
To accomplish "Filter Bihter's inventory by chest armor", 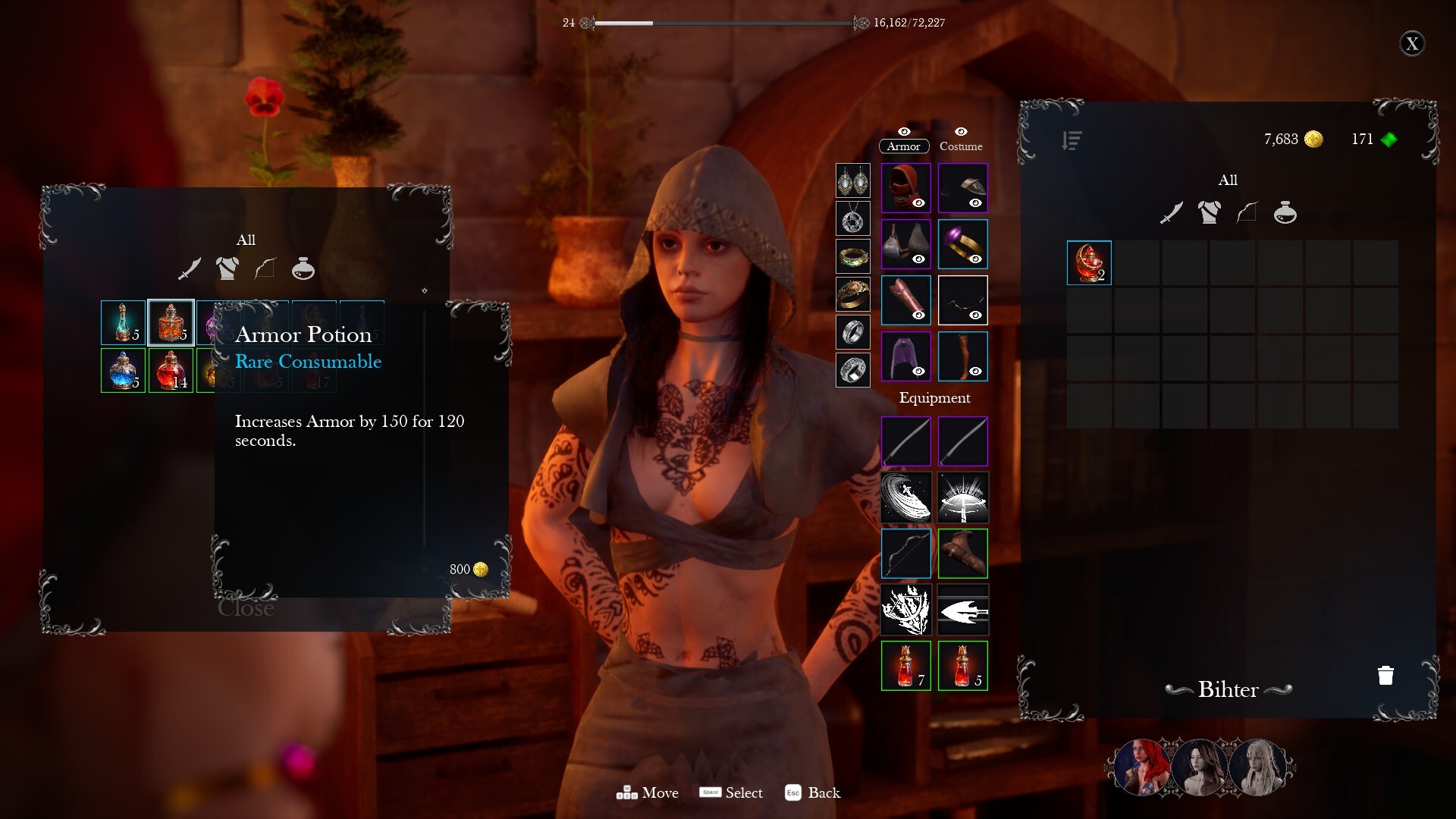I will [1209, 213].
